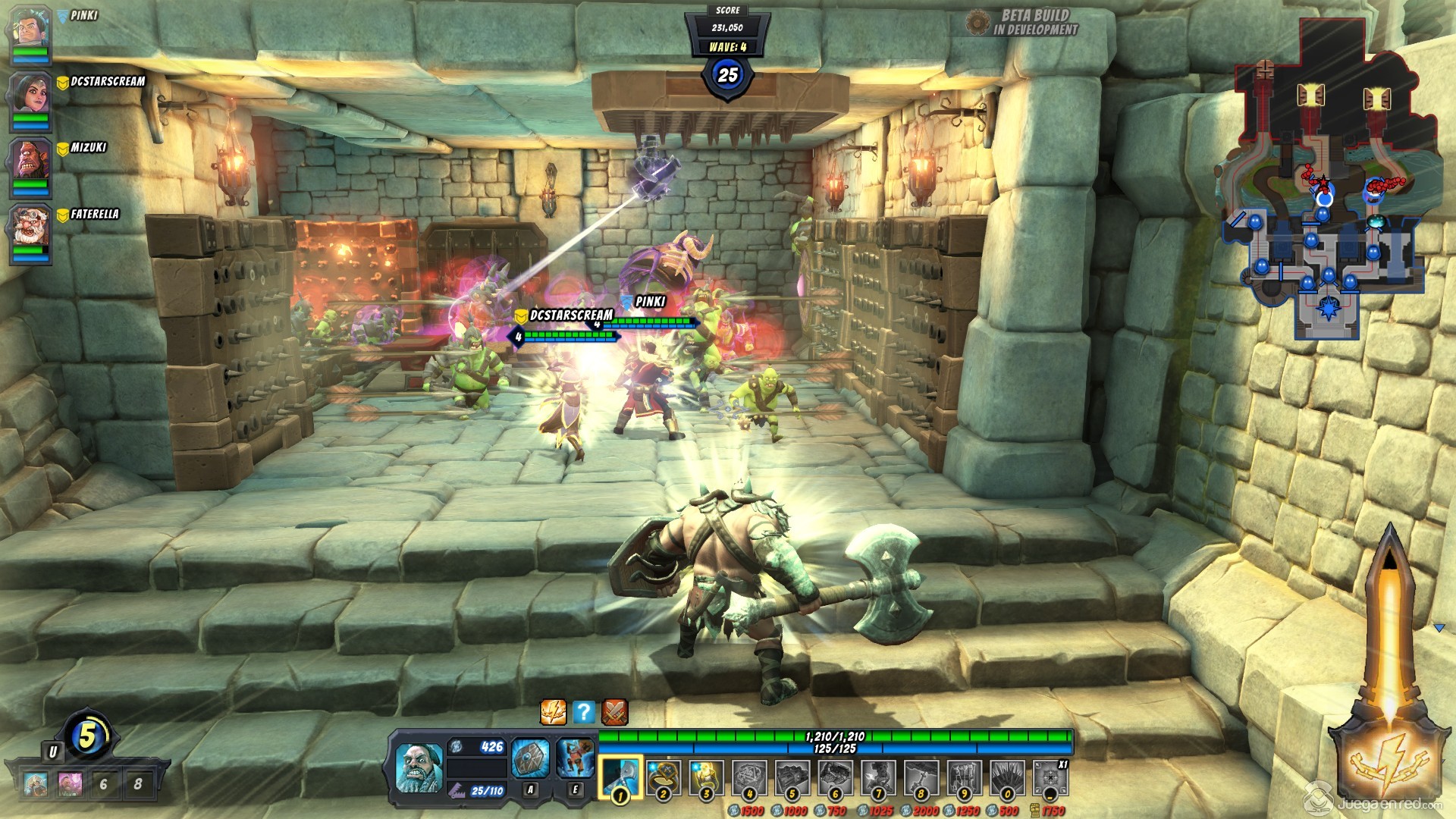Activate the leaping warrior ability icon

pyautogui.click(x=575, y=758)
